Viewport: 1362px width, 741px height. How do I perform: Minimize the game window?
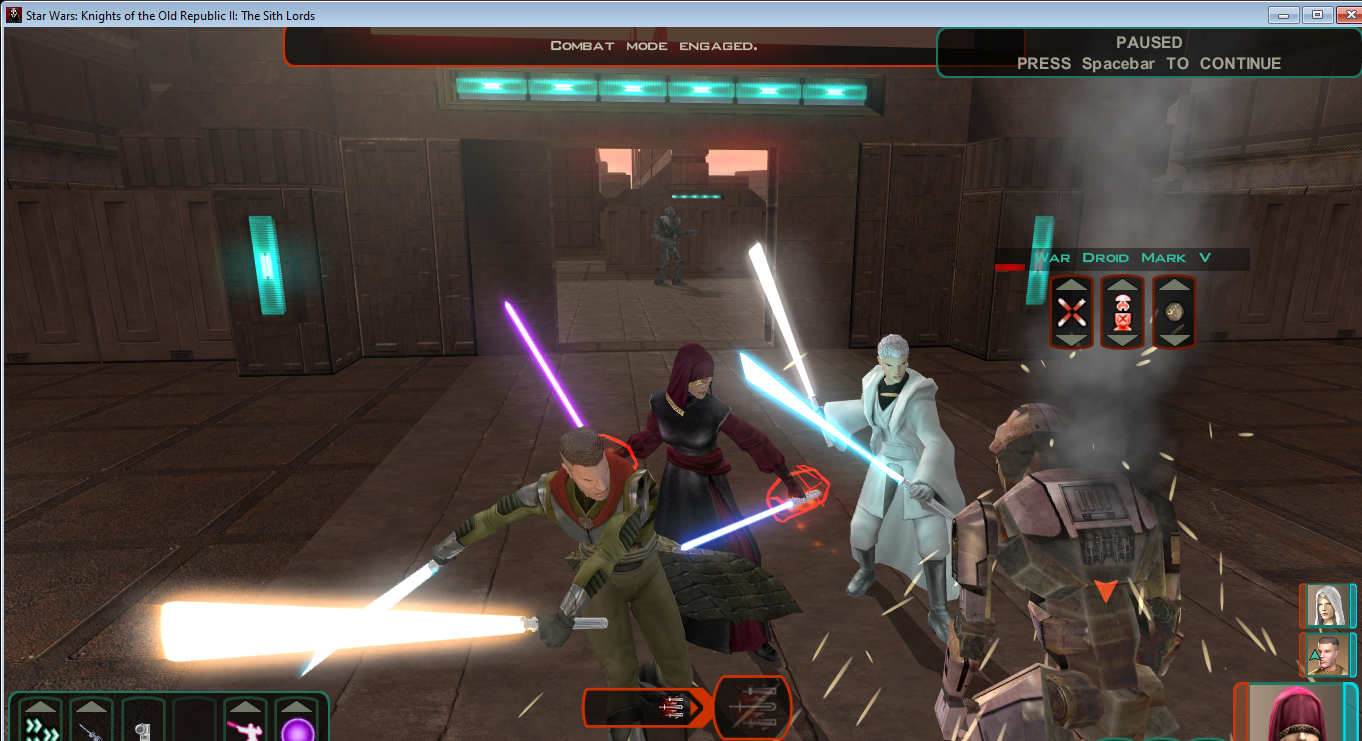coord(1283,14)
